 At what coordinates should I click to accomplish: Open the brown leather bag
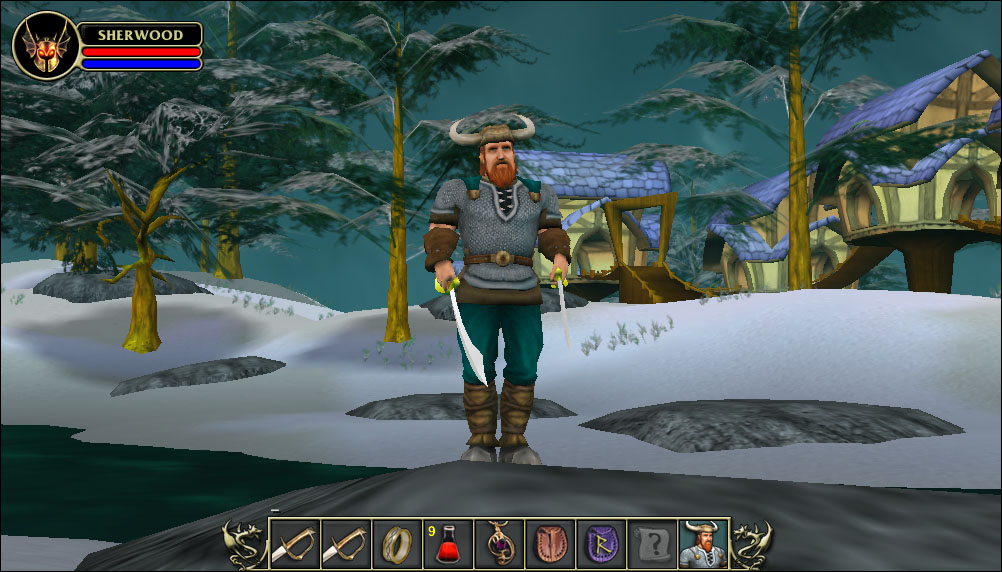point(550,543)
